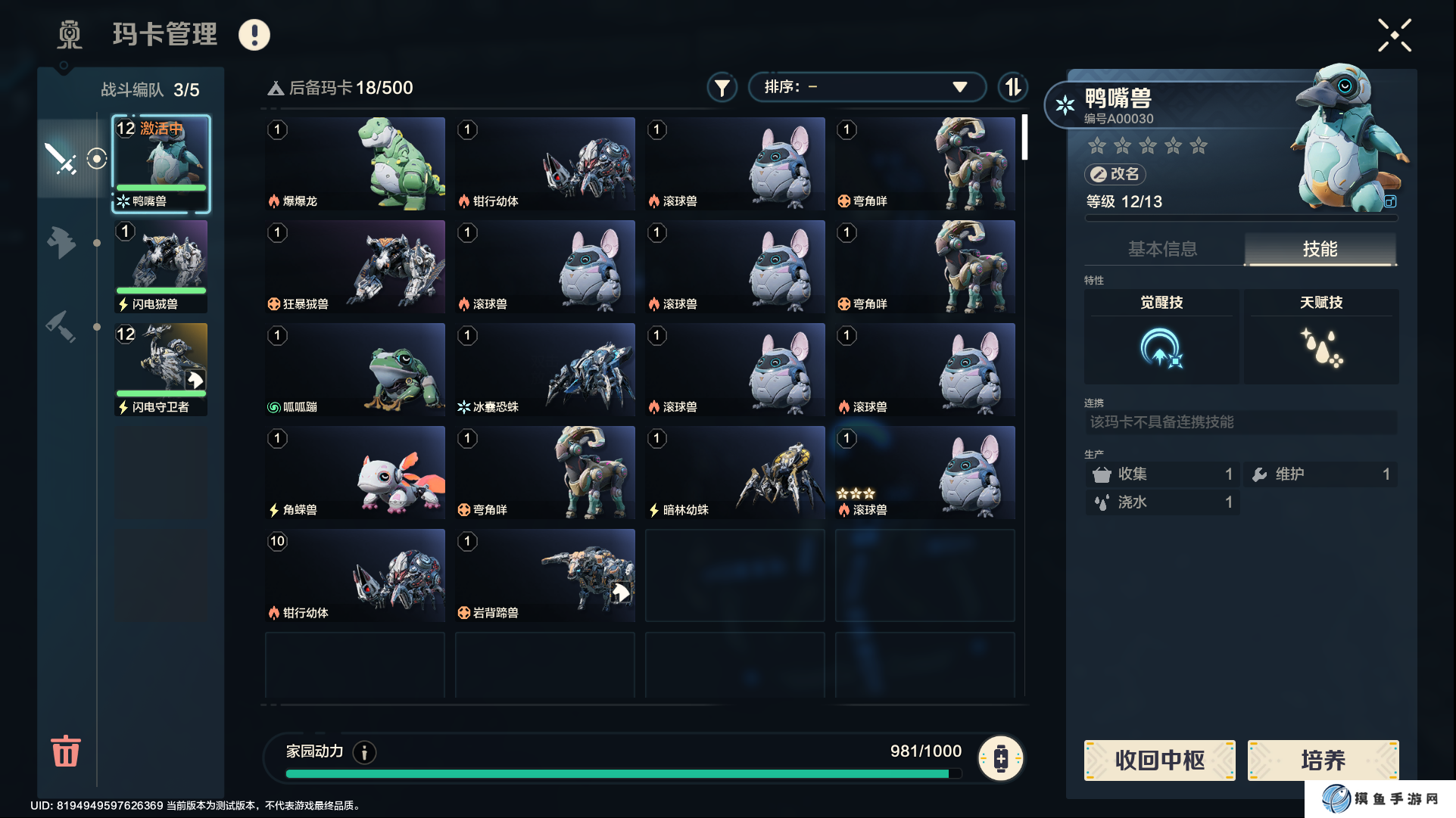Toggle ascending/descending sort order
Screen dimensions: 1456x818
[x=1012, y=87]
